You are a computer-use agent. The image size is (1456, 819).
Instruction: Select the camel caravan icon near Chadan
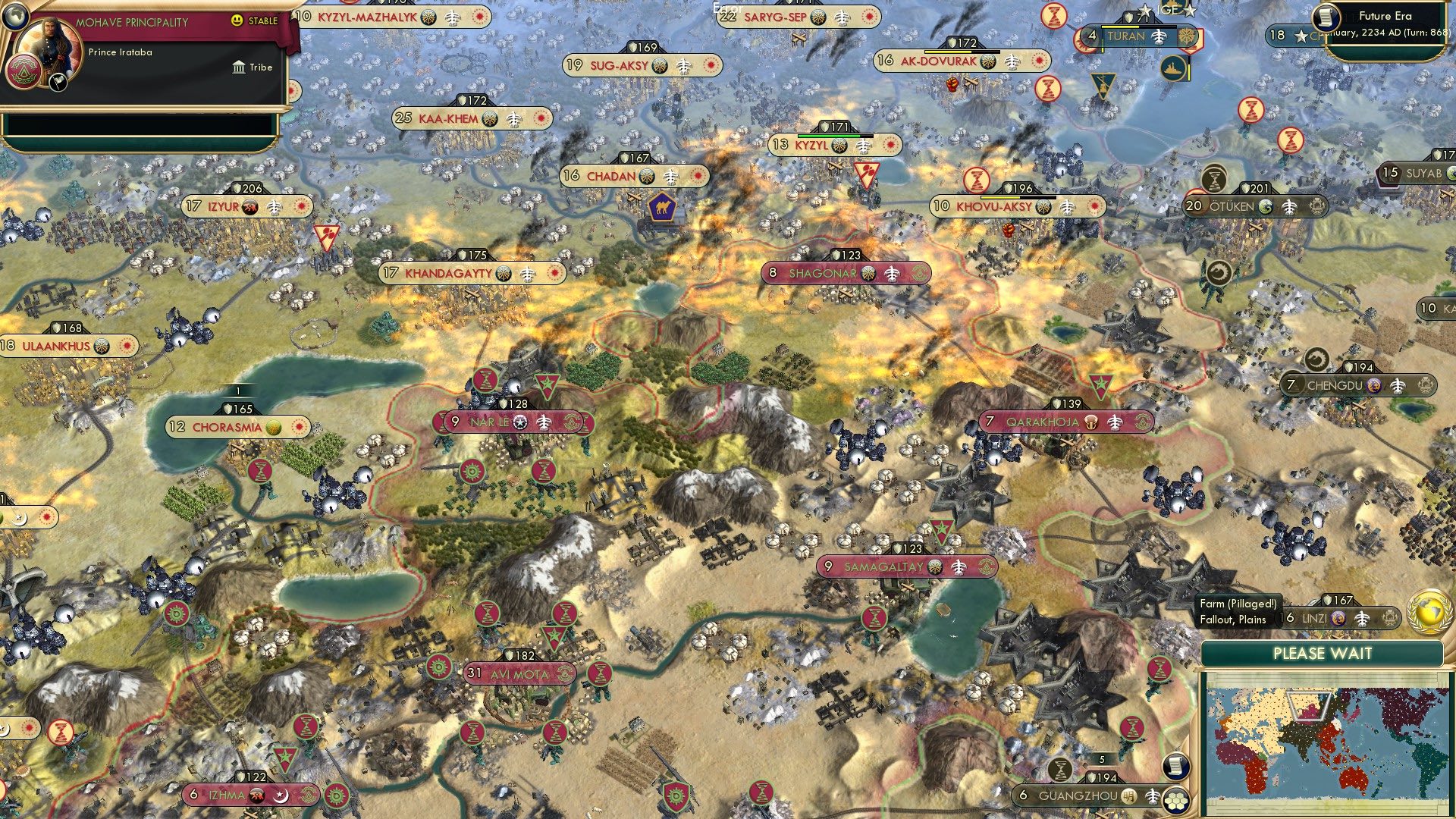point(664,209)
